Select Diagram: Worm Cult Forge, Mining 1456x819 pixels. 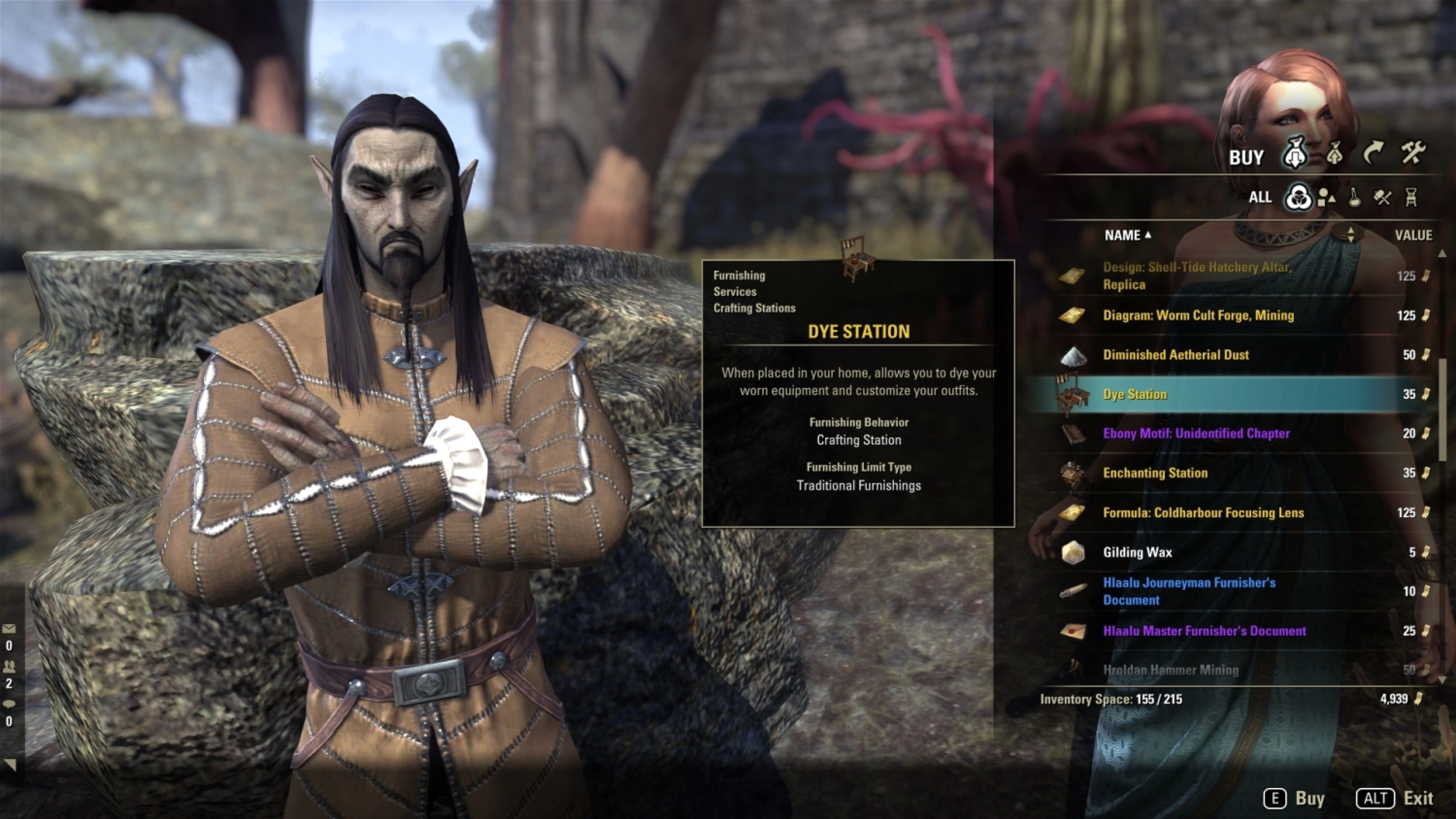click(1198, 316)
